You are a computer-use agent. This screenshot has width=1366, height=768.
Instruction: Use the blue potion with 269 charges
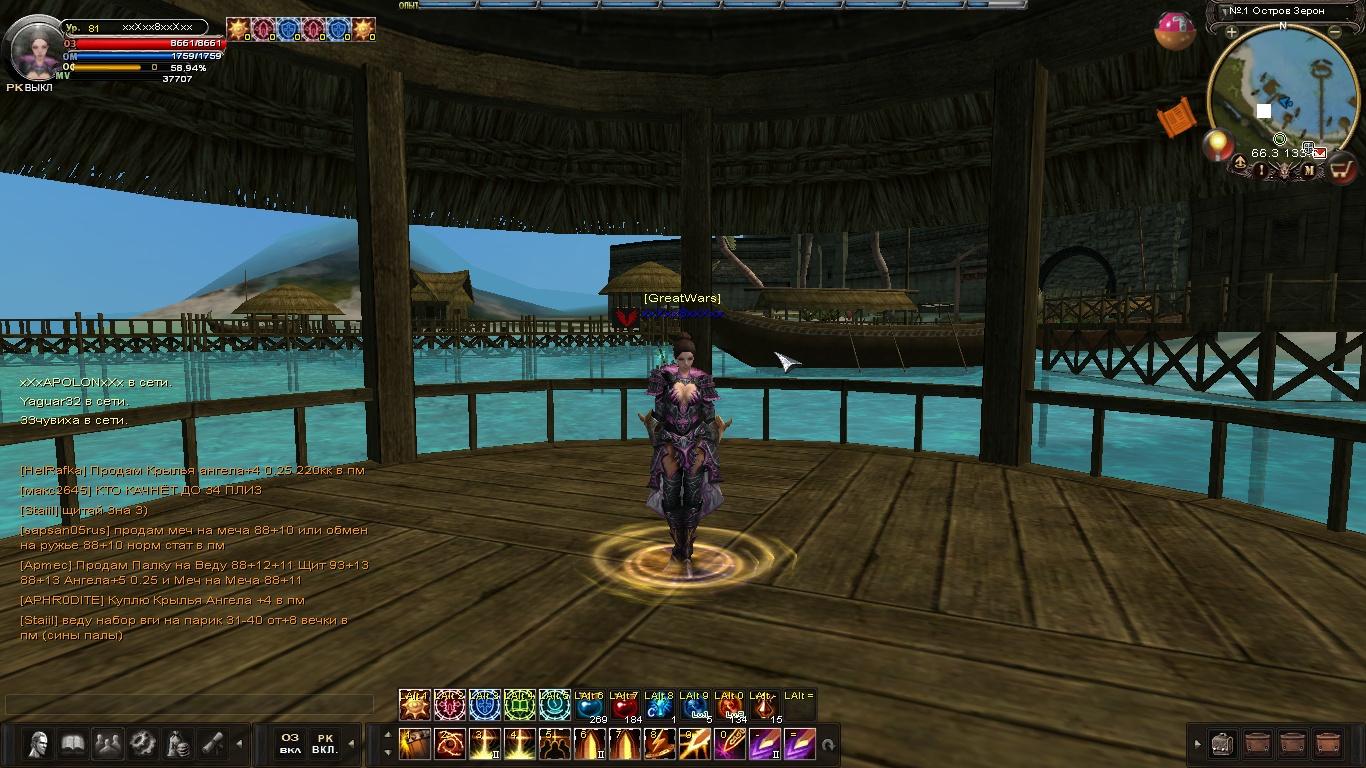coord(589,708)
